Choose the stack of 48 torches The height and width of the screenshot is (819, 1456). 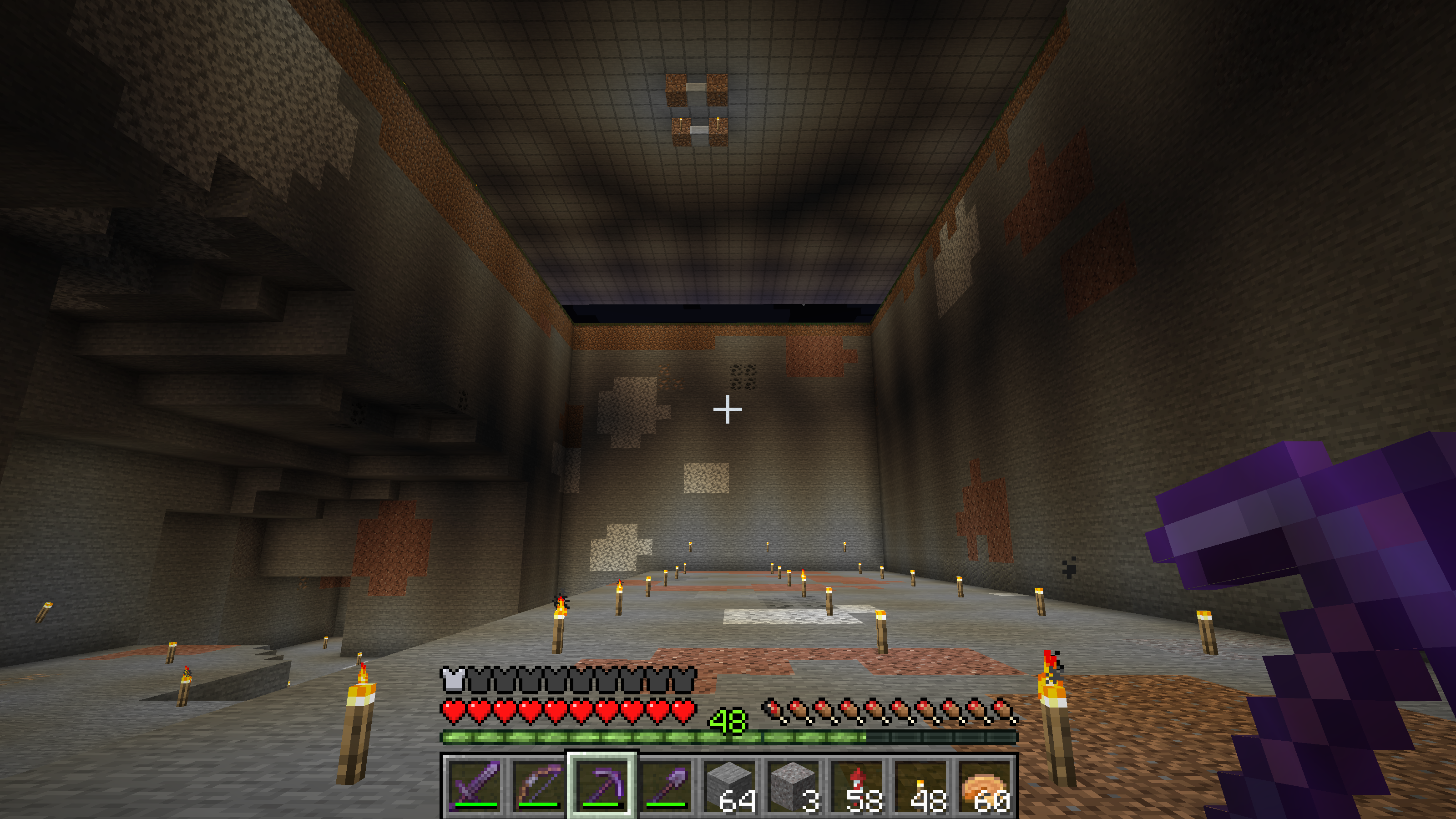(921, 785)
